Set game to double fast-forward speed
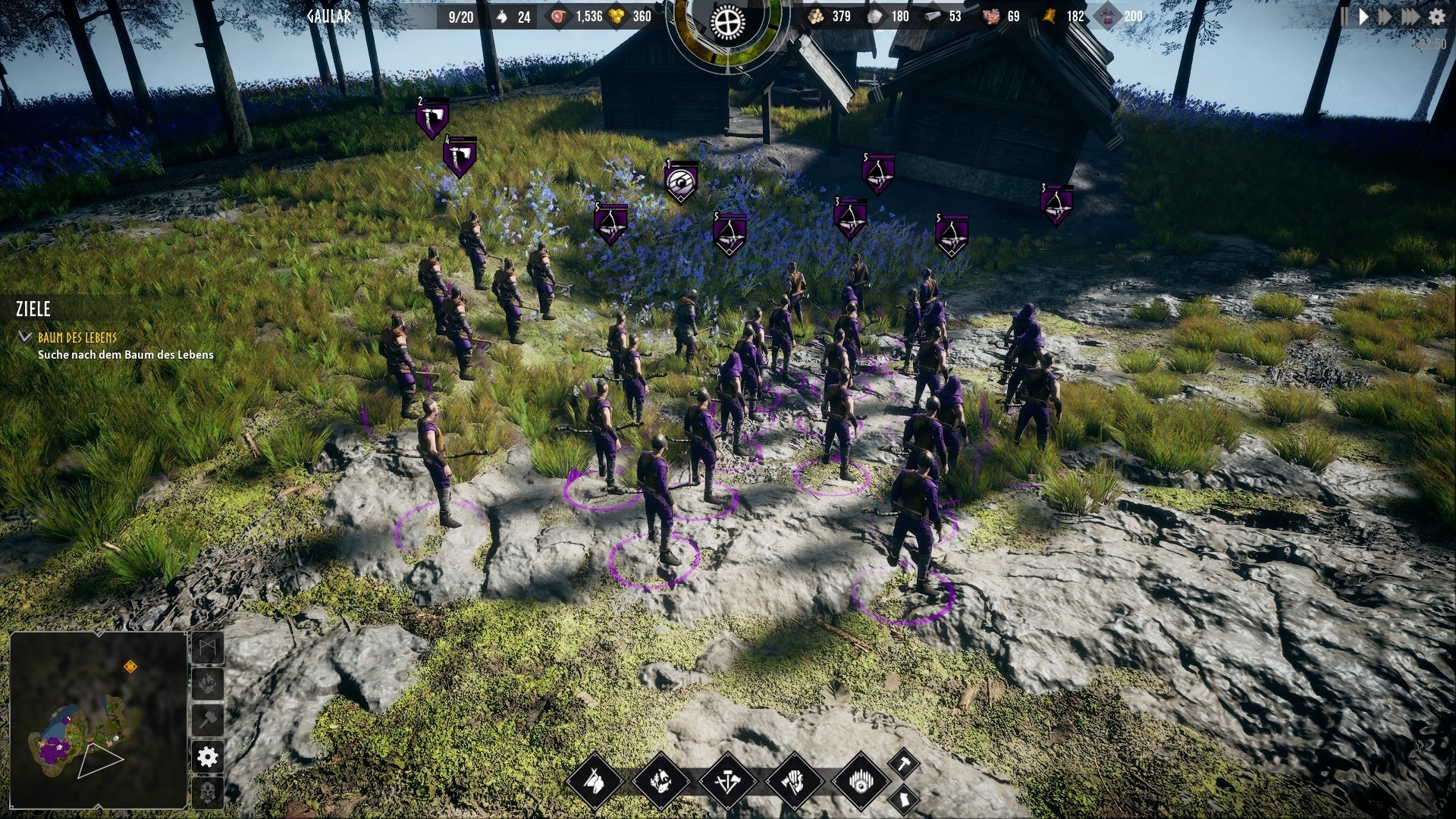 pyautogui.click(x=1385, y=17)
